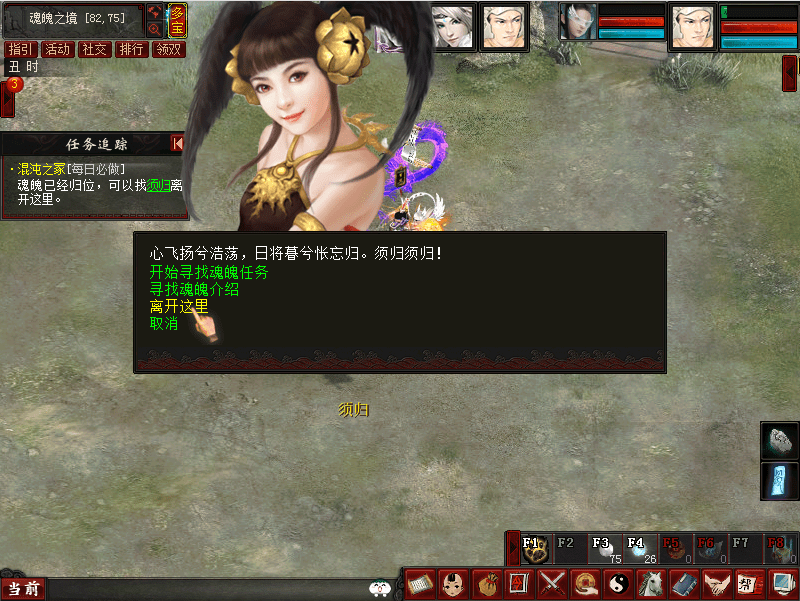Open the money bag inventory icon
This screenshot has width=800, height=601.
[486, 582]
